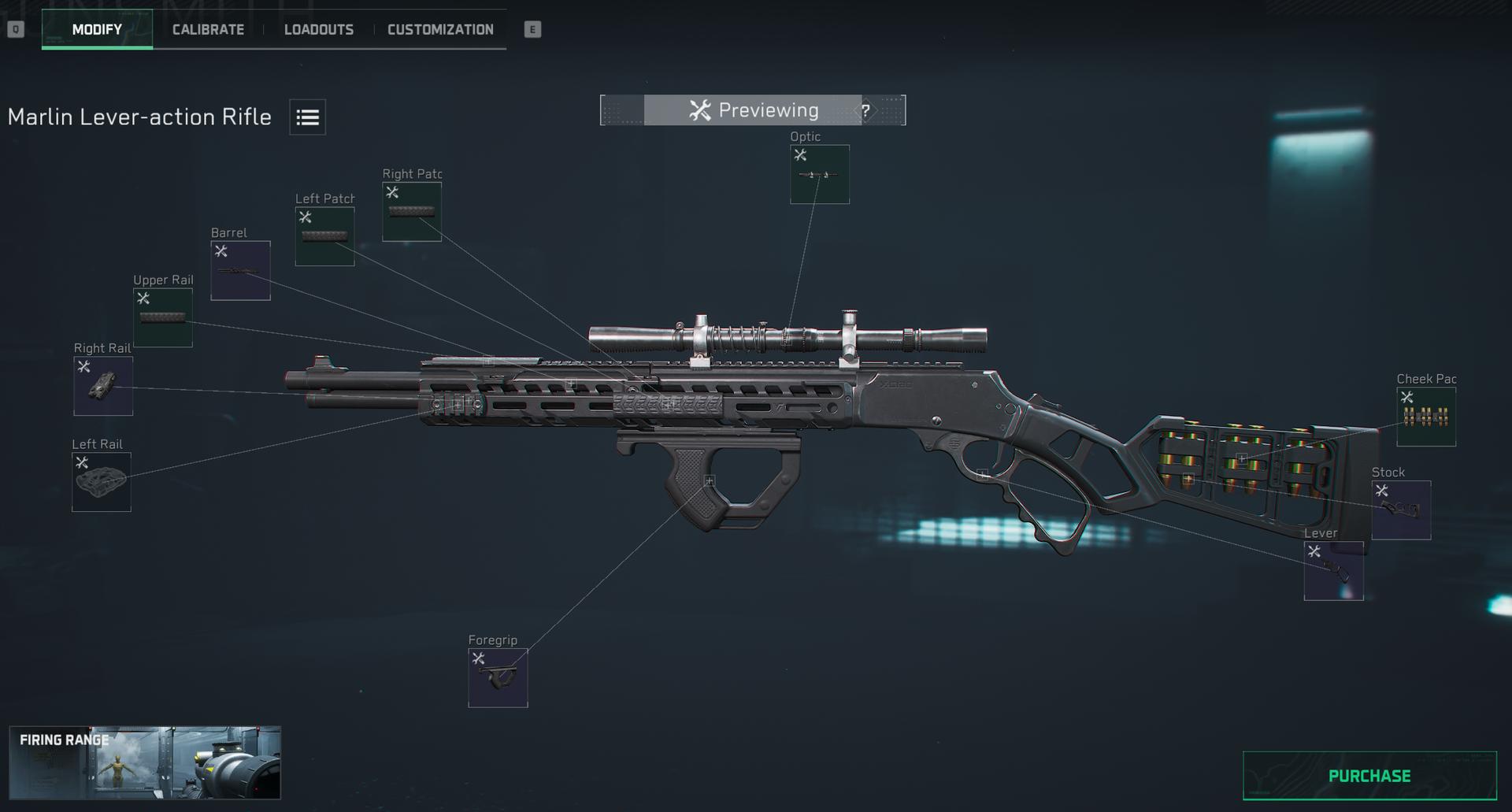This screenshot has width=1512, height=812.
Task: Enter the Firing Range
Action: (145, 762)
